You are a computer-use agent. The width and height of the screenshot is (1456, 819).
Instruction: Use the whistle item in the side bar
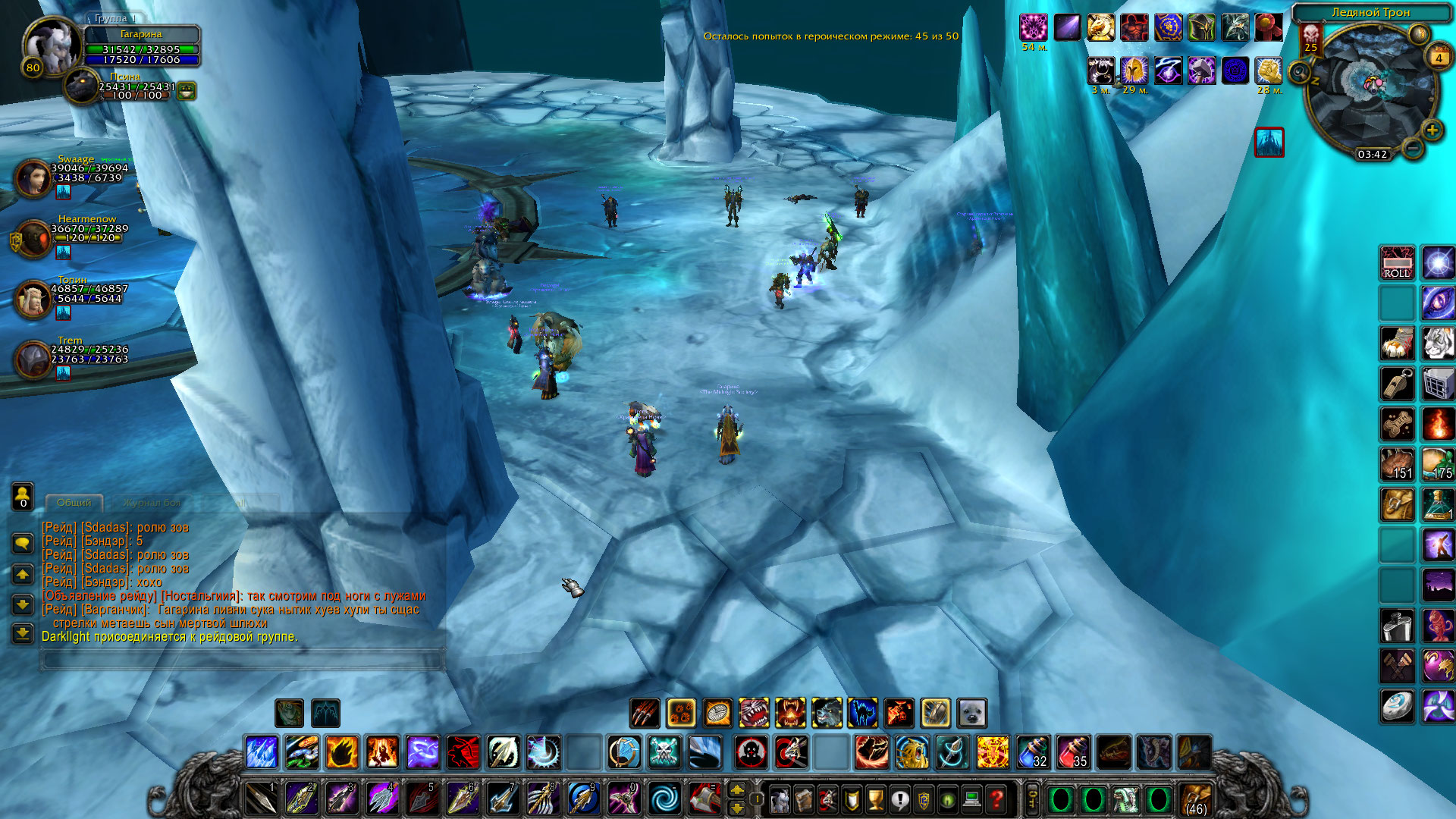(1397, 384)
